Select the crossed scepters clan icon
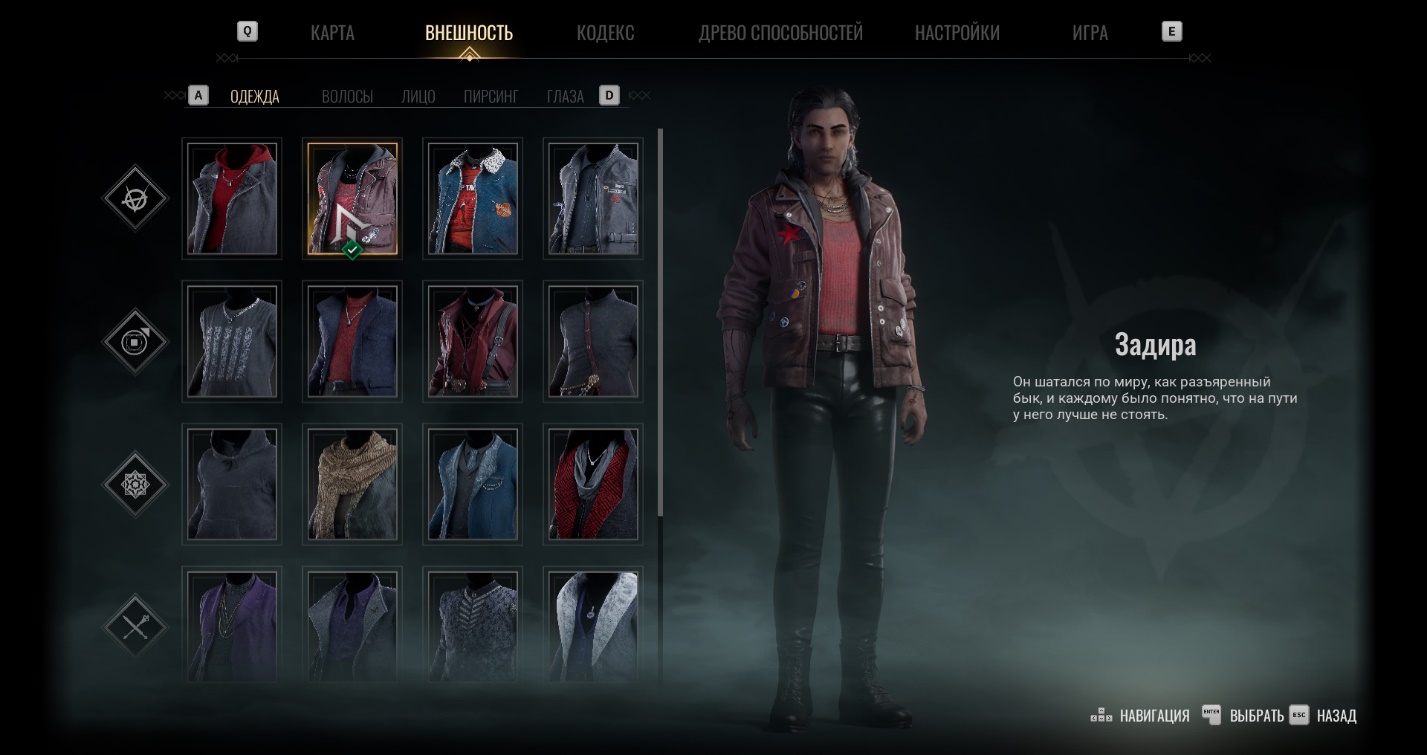 coord(135,627)
